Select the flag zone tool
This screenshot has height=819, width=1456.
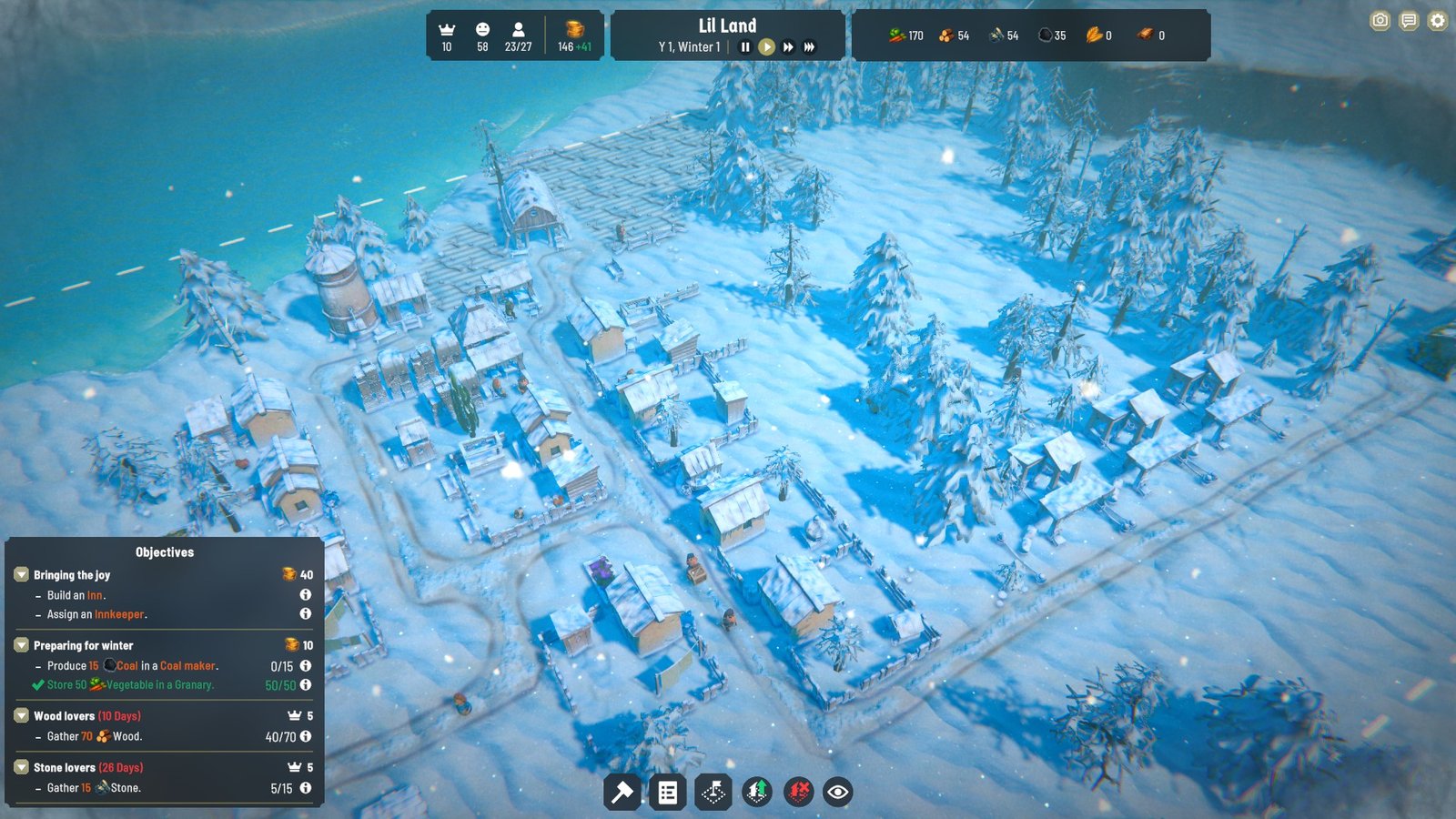pyautogui.click(x=713, y=793)
